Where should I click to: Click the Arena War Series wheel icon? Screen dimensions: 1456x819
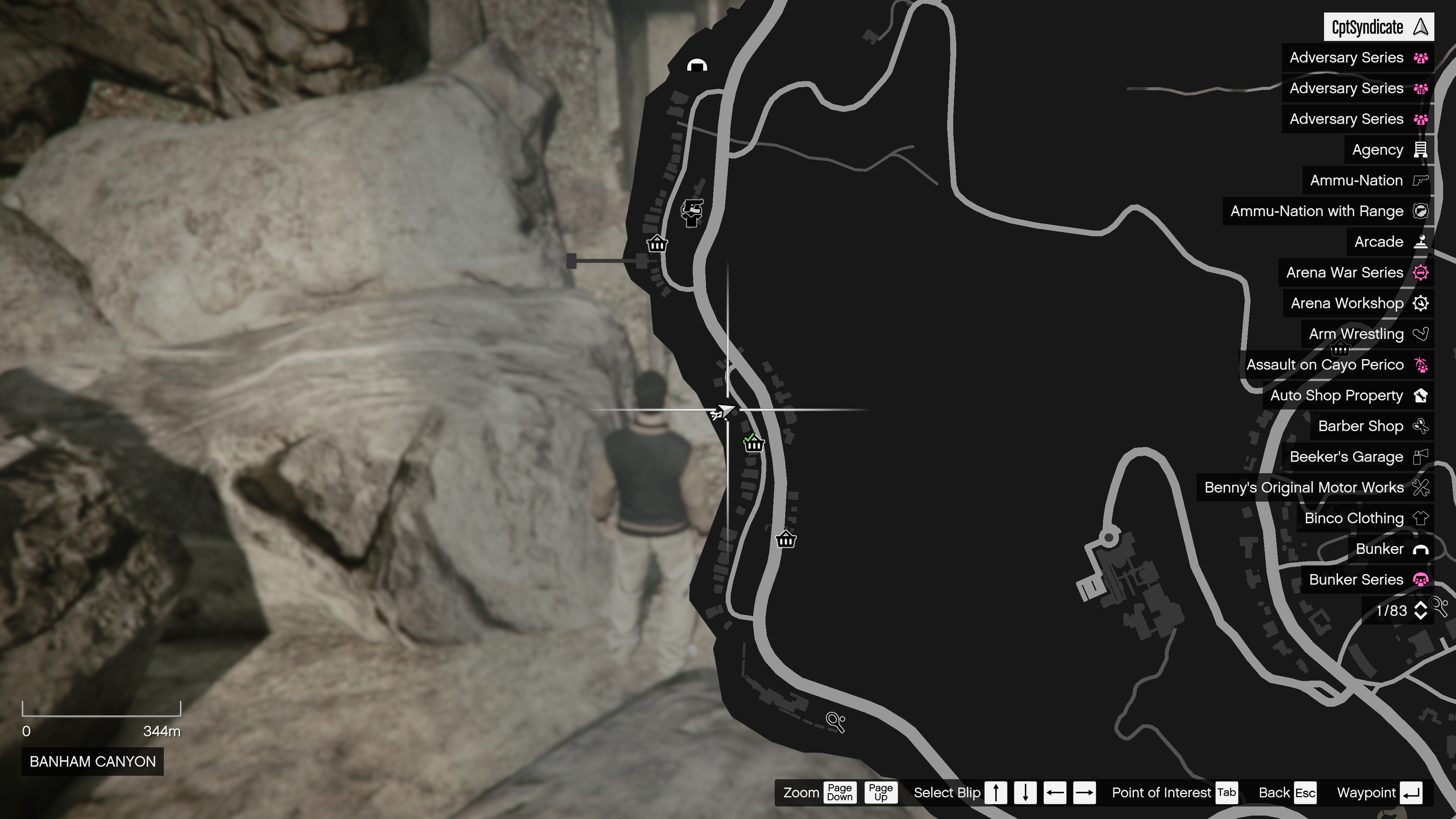tap(1420, 272)
